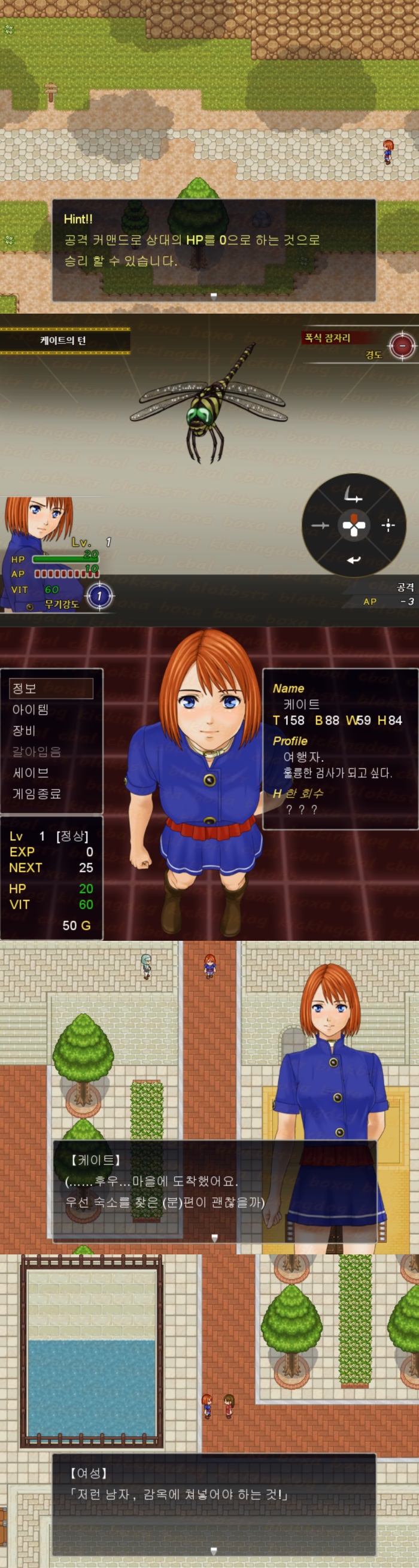Choose the greyed-out 갈아입음 entry
419x1568 pixels.
coord(37,751)
